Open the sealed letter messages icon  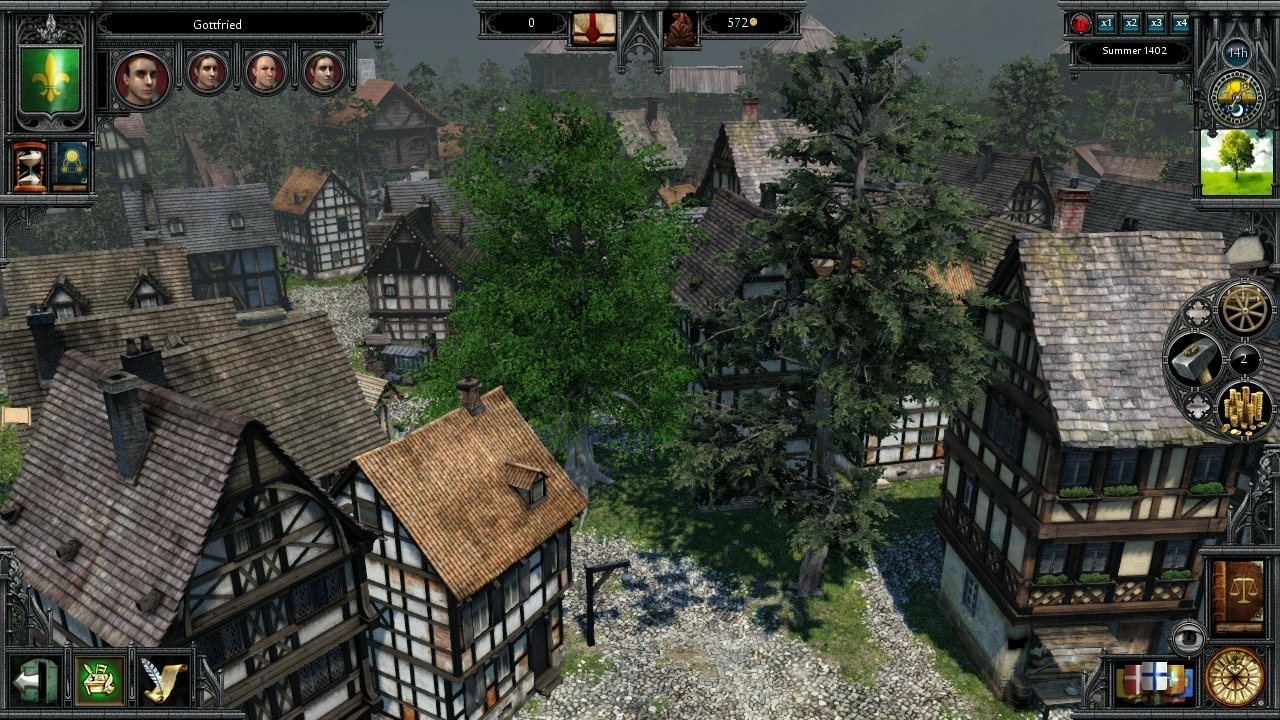[x=593, y=27]
